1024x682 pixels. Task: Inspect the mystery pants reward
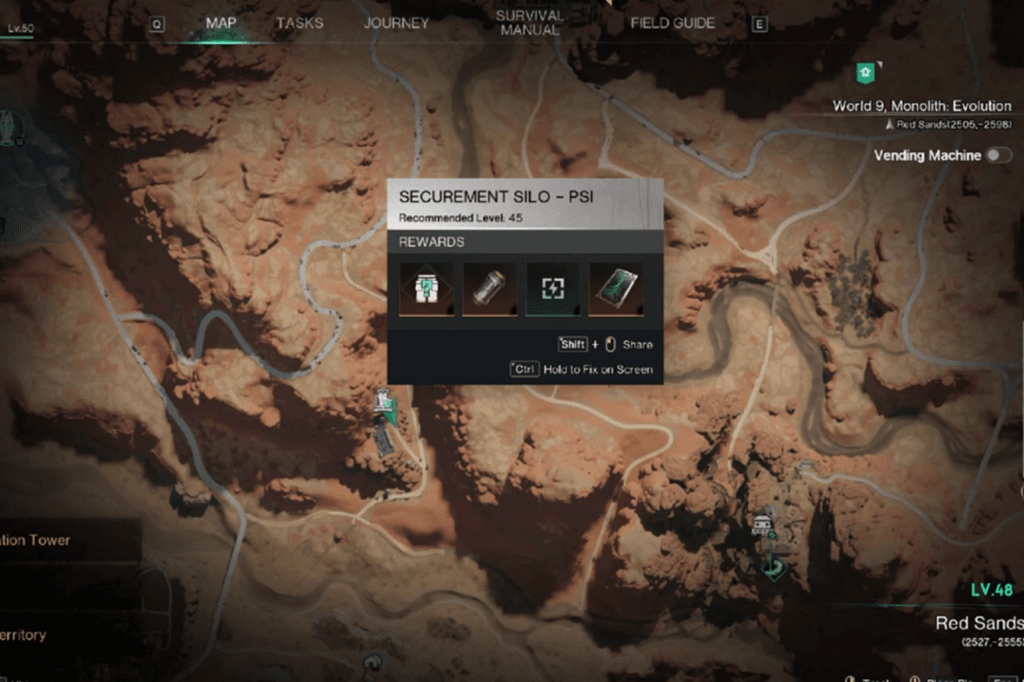427,289
